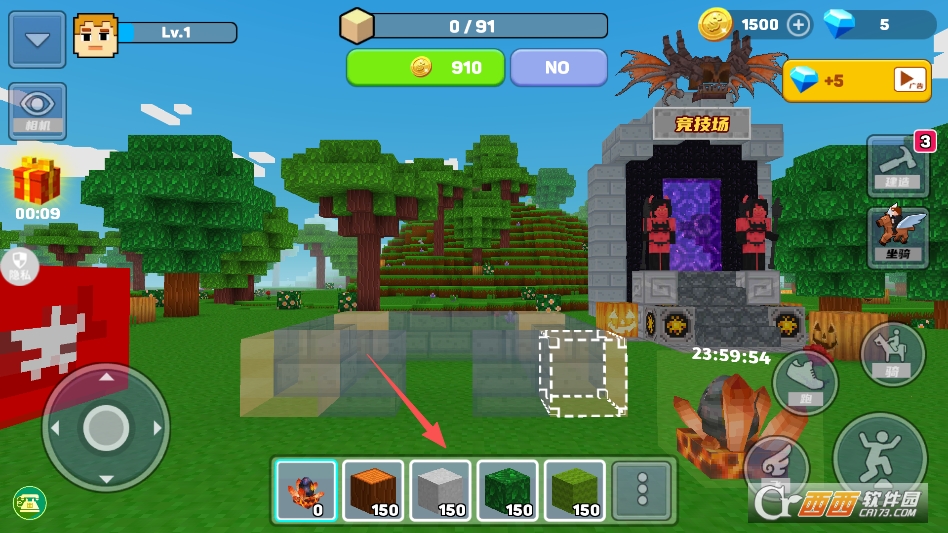
Task: Select the light green block slot
Action: 574,491
